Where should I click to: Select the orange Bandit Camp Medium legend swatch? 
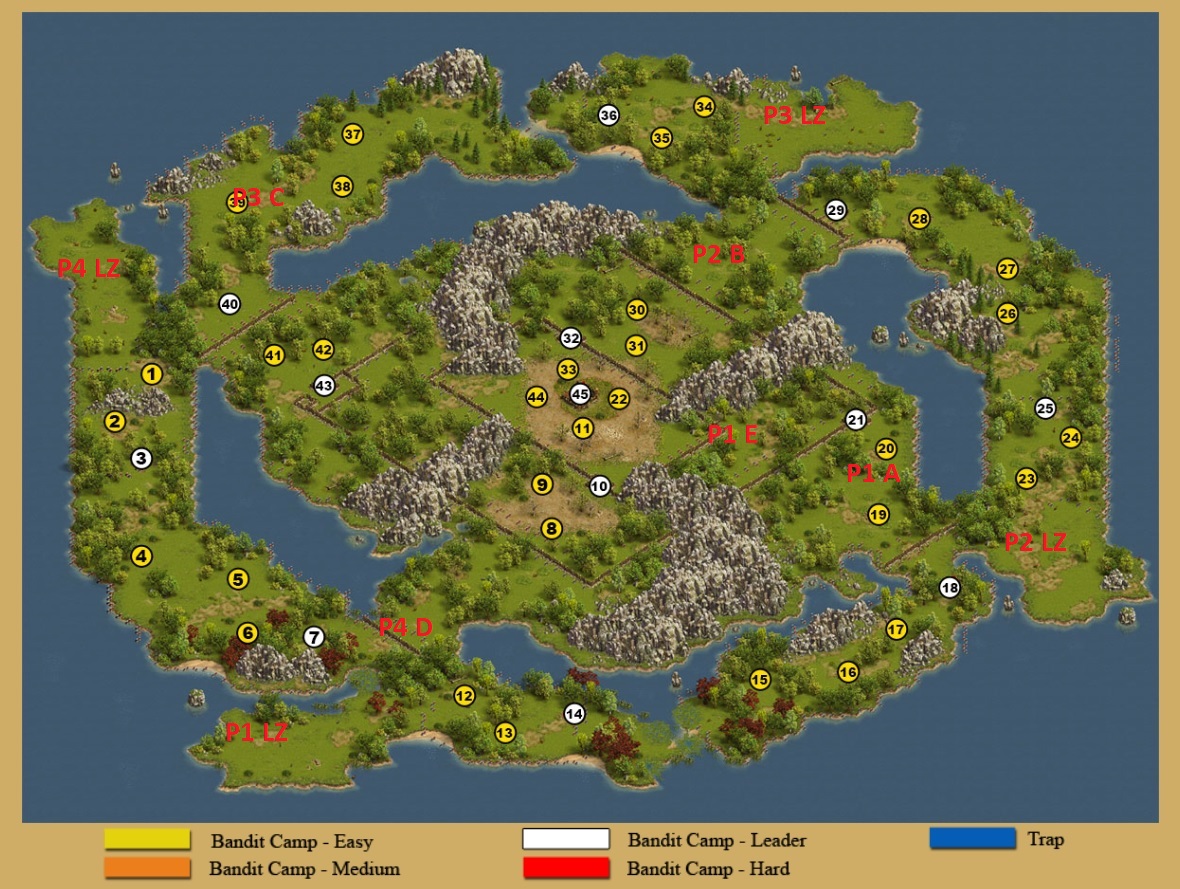tap(147, 868)
